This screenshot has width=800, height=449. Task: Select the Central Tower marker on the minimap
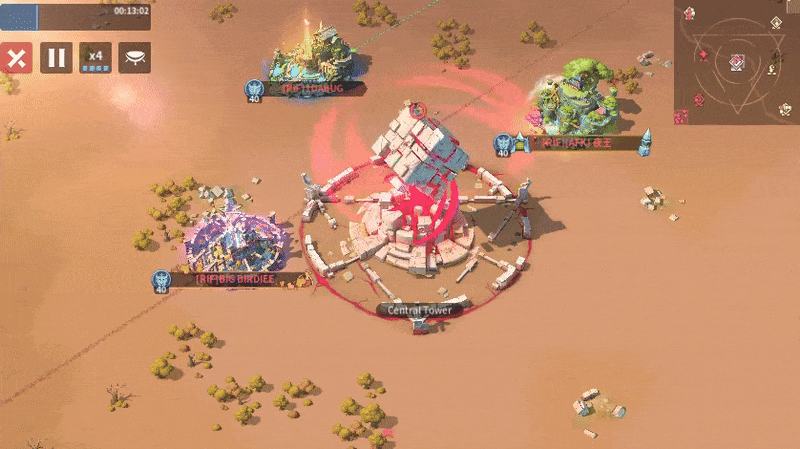(x=736, y=62)
